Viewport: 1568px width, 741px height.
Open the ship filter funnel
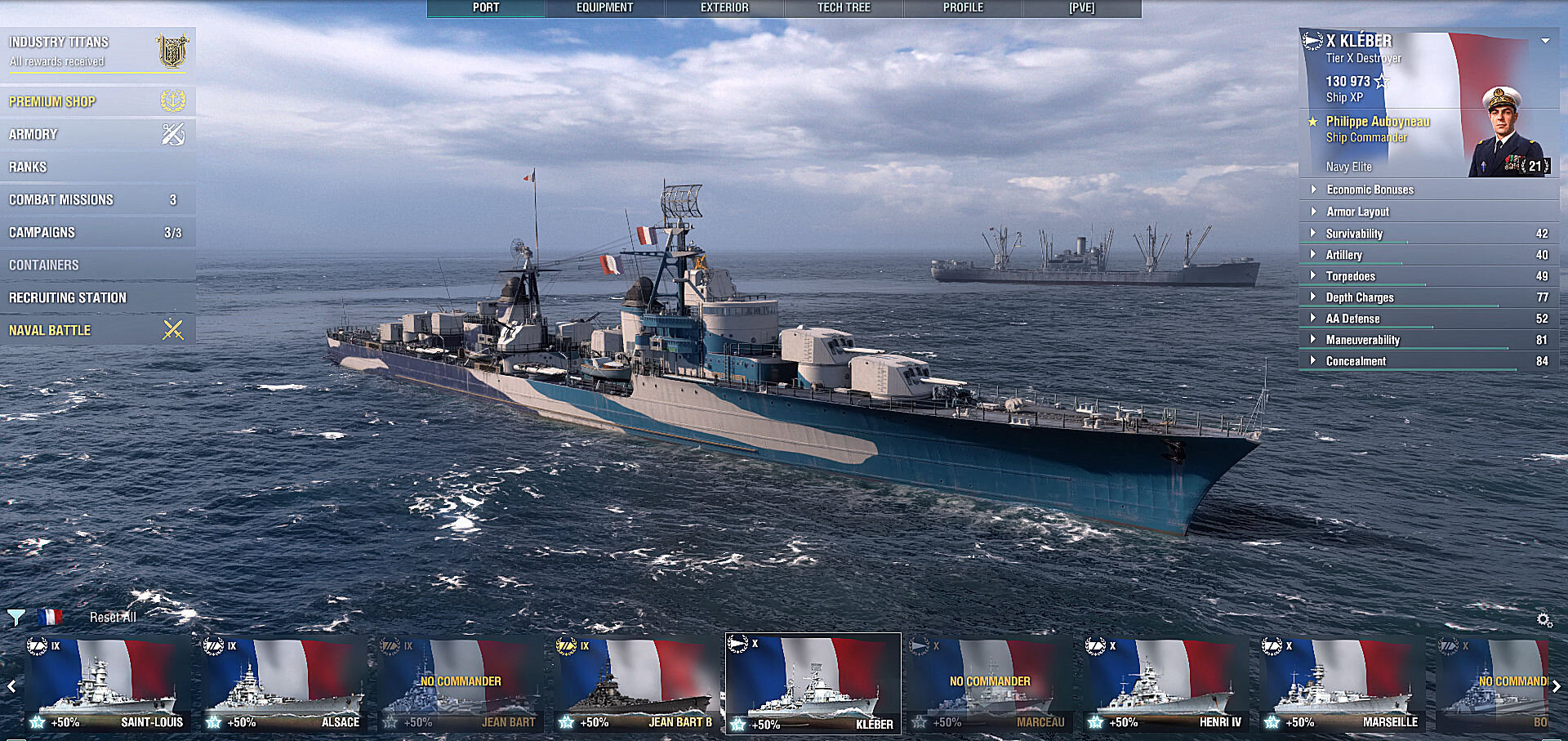(x=16, y=618)
